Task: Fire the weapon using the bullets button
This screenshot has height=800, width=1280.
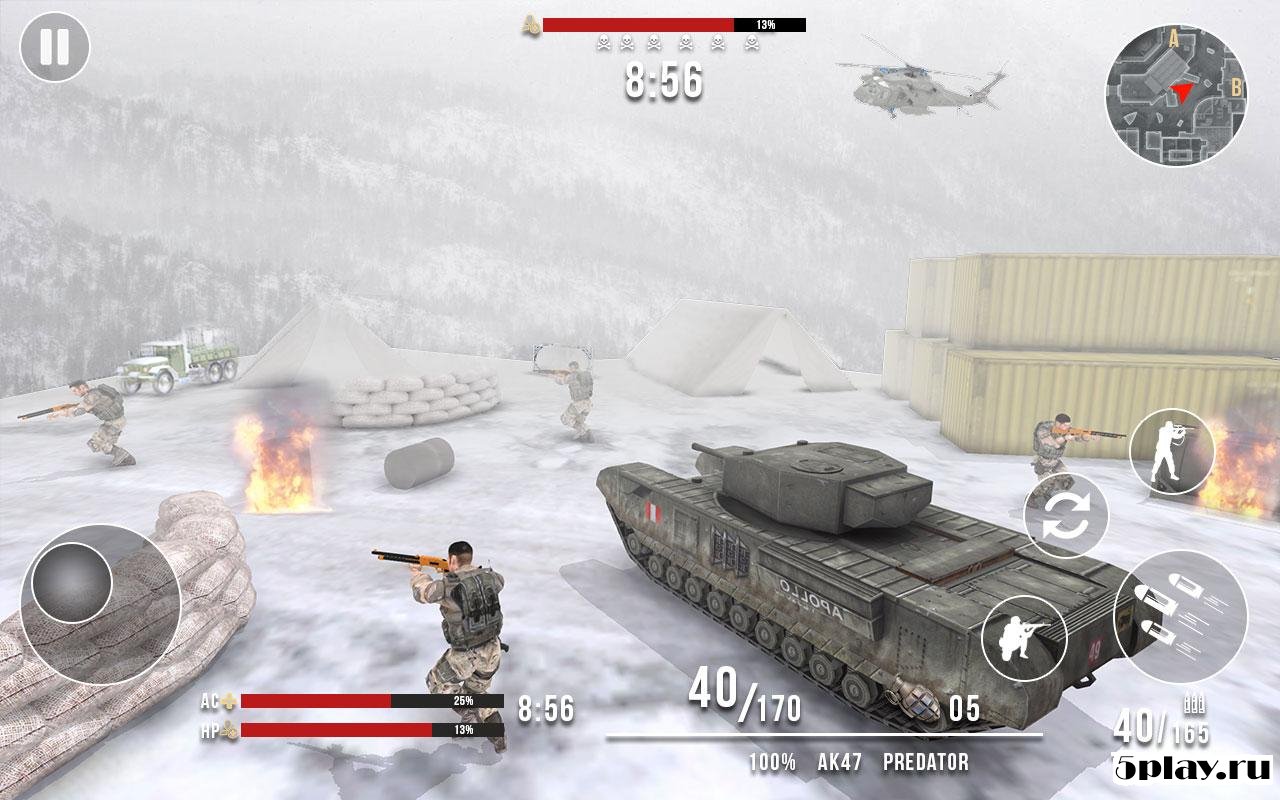Action: [x=1180, y=616]
